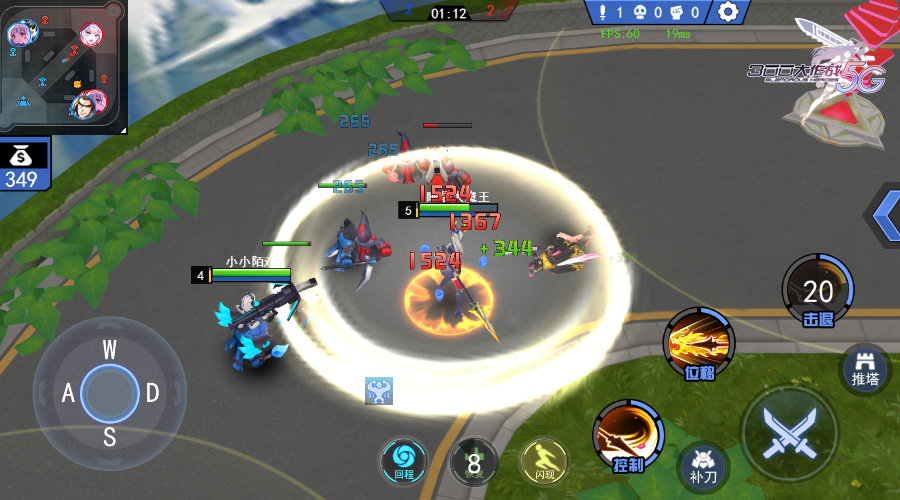This screenshot has height=500, width=900.
Task: Cast the 控制 control ability
Action: point(629,437)
